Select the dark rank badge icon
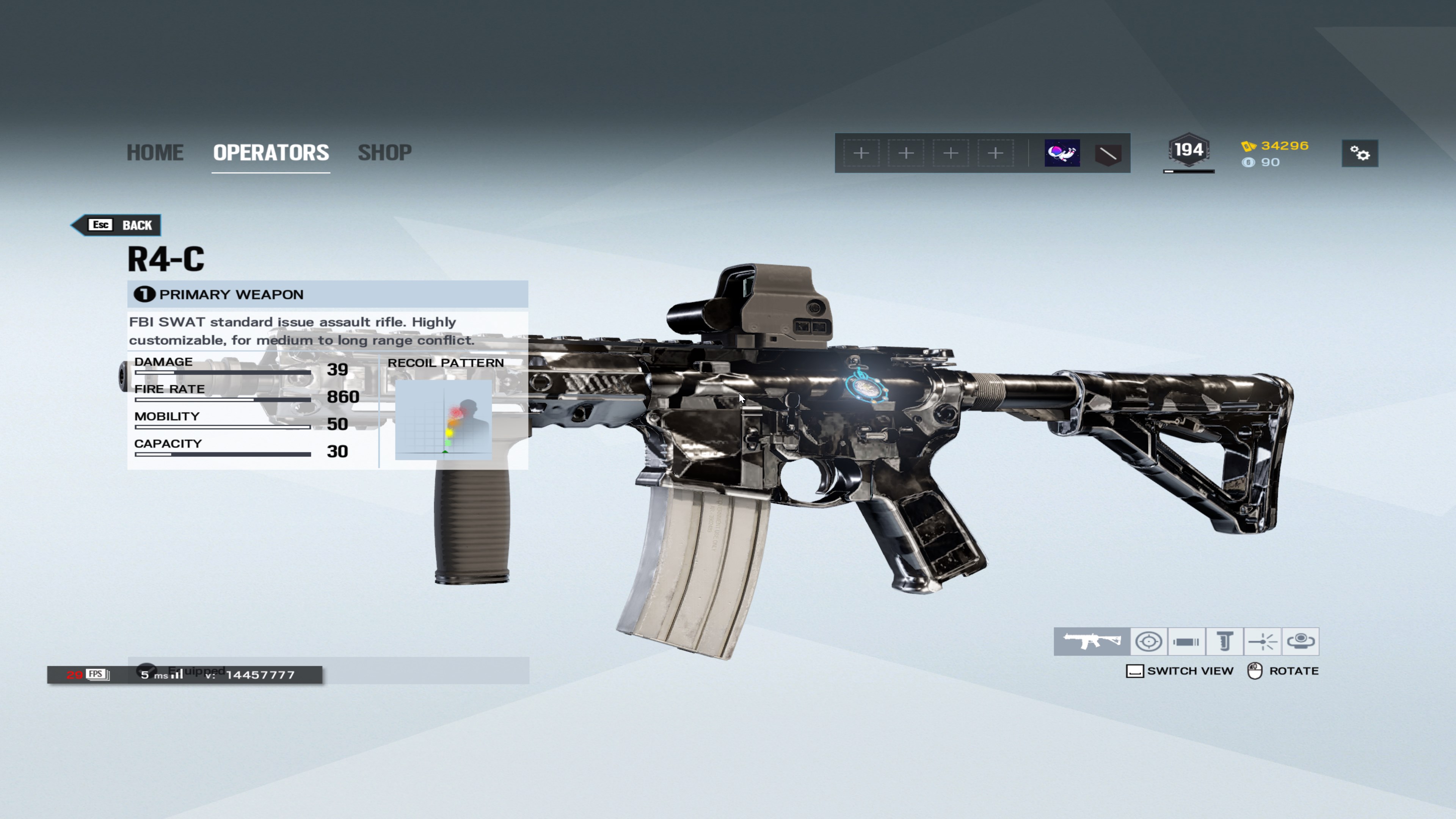The width and height of the screenshot is (1456, 819). [1107, 153]
